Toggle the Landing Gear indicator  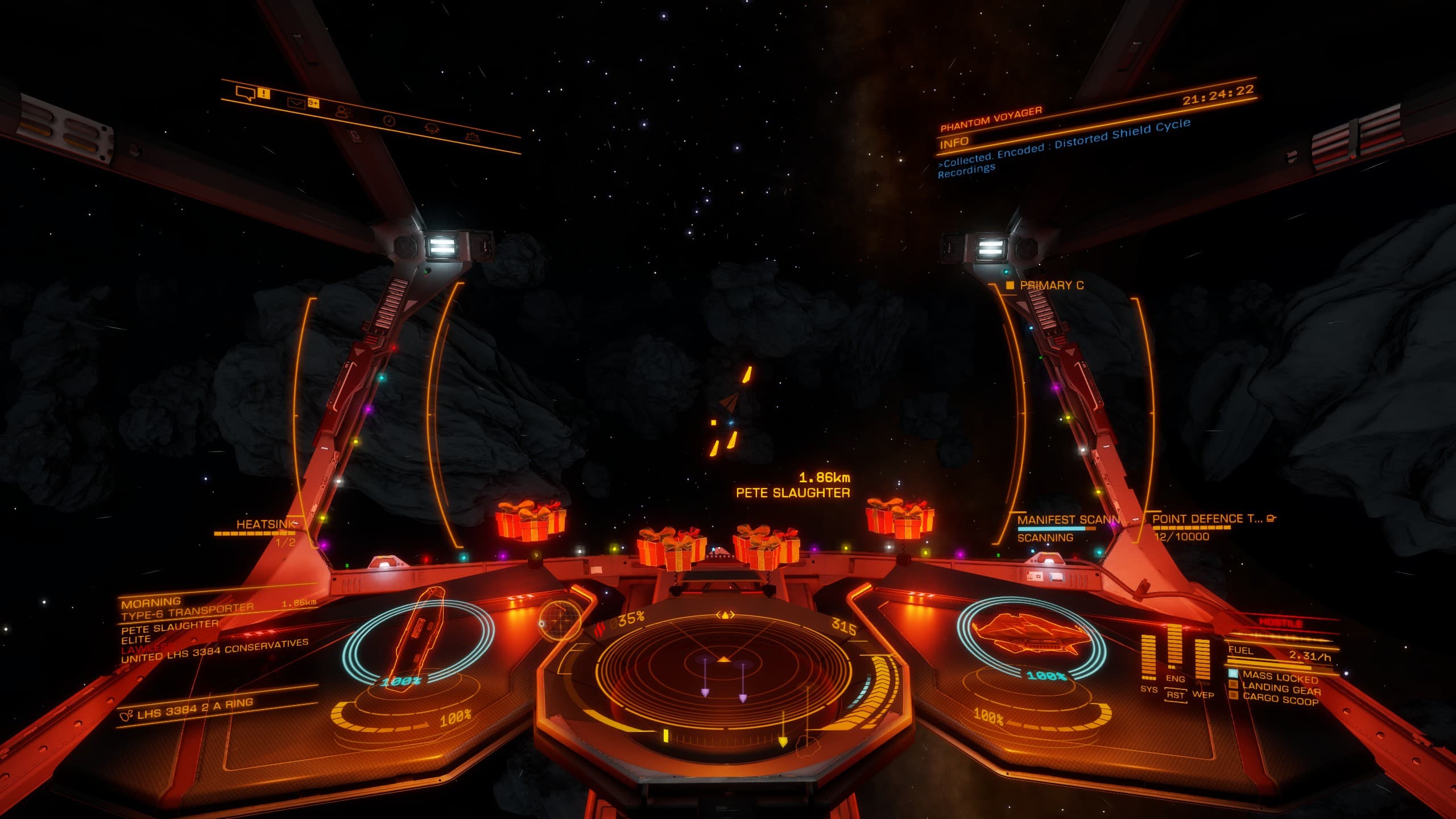coord(1281,689)
